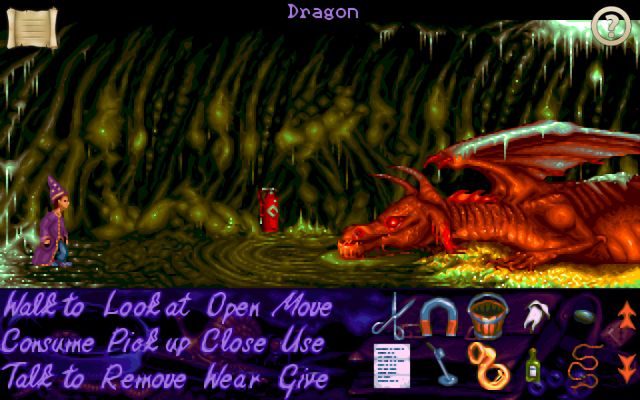This screenshot has height=400, width=640.
Task: Click the green bottle in inventory
Action: (x=533, y=367)
